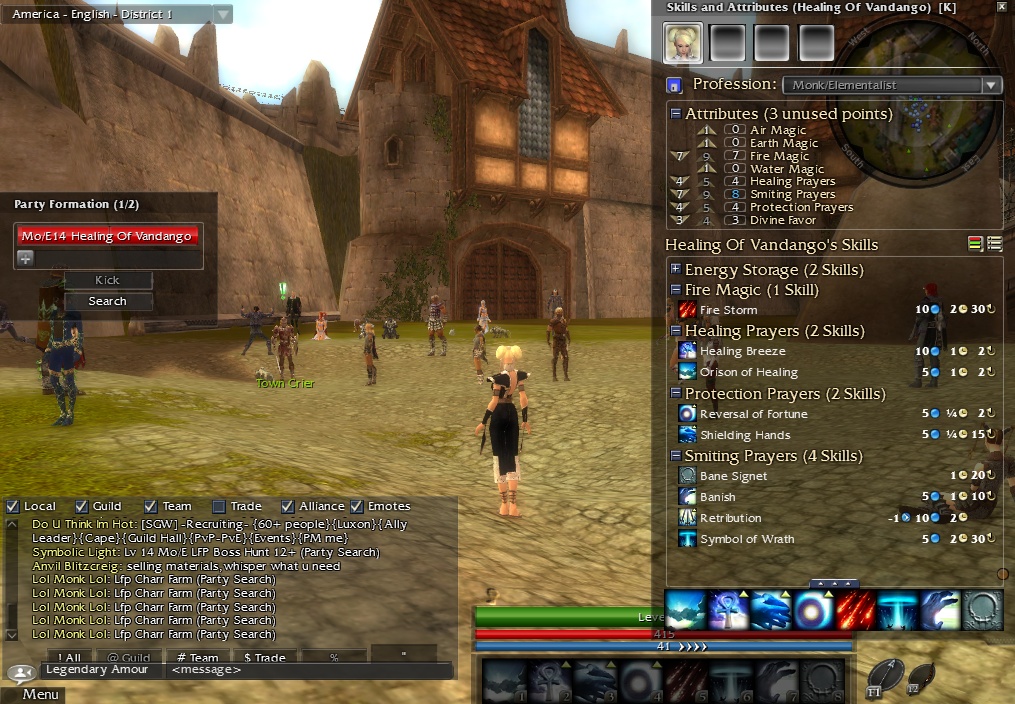Toggle the Emotes chat checkbox

point(357,506)
